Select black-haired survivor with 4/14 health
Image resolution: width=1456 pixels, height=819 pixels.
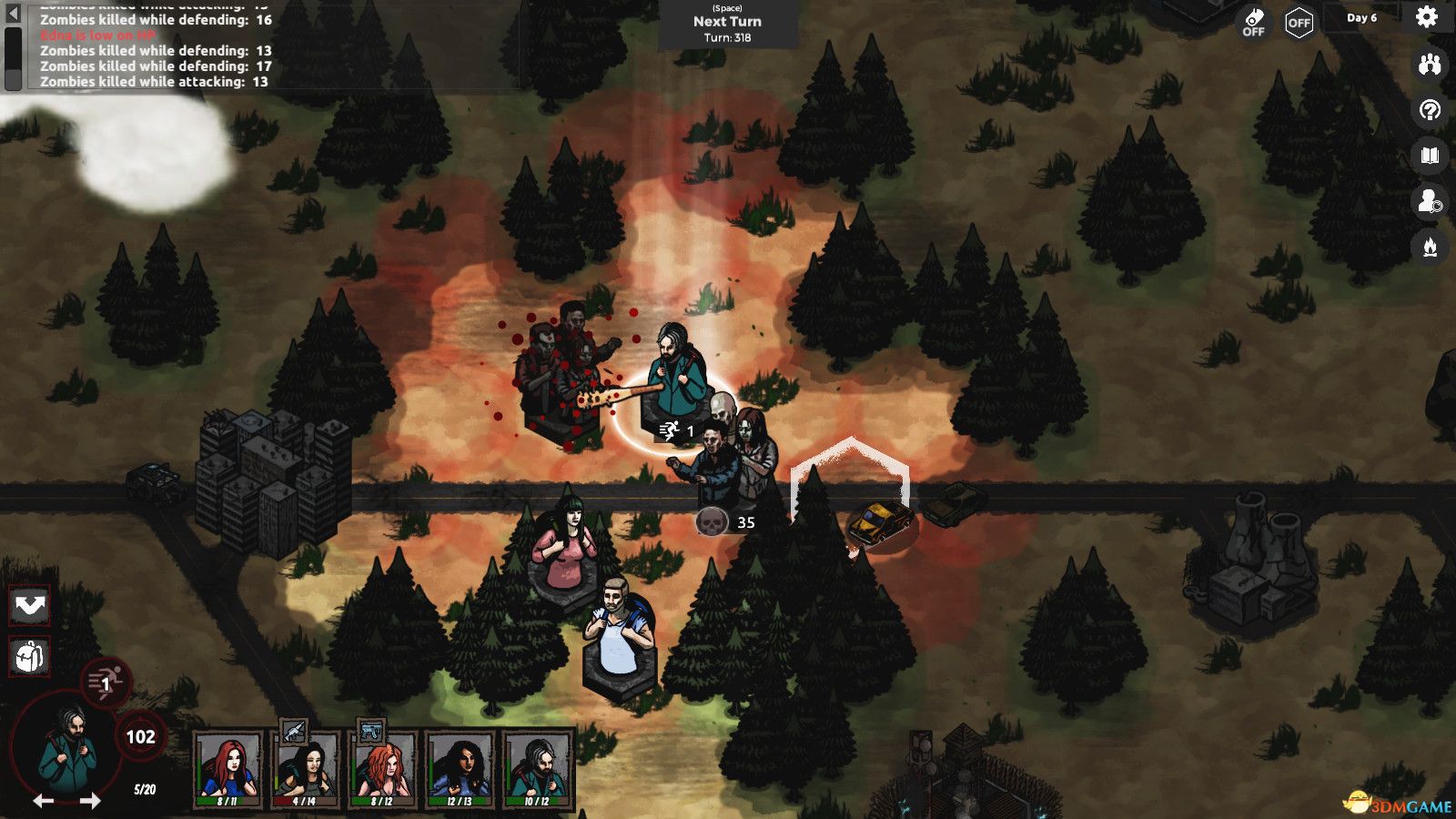[305, 769]
